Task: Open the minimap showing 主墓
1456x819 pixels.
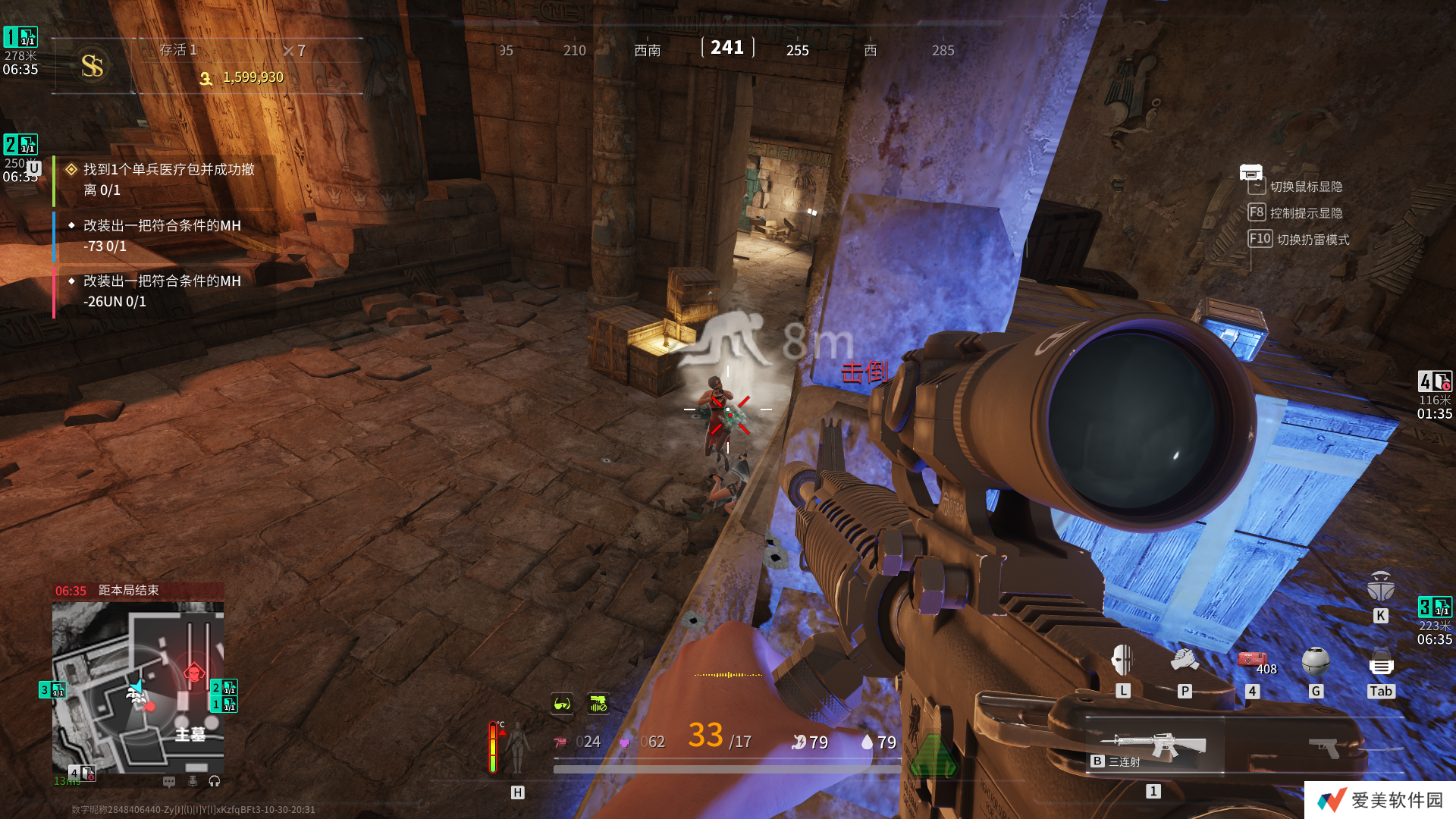Action: 138,686
